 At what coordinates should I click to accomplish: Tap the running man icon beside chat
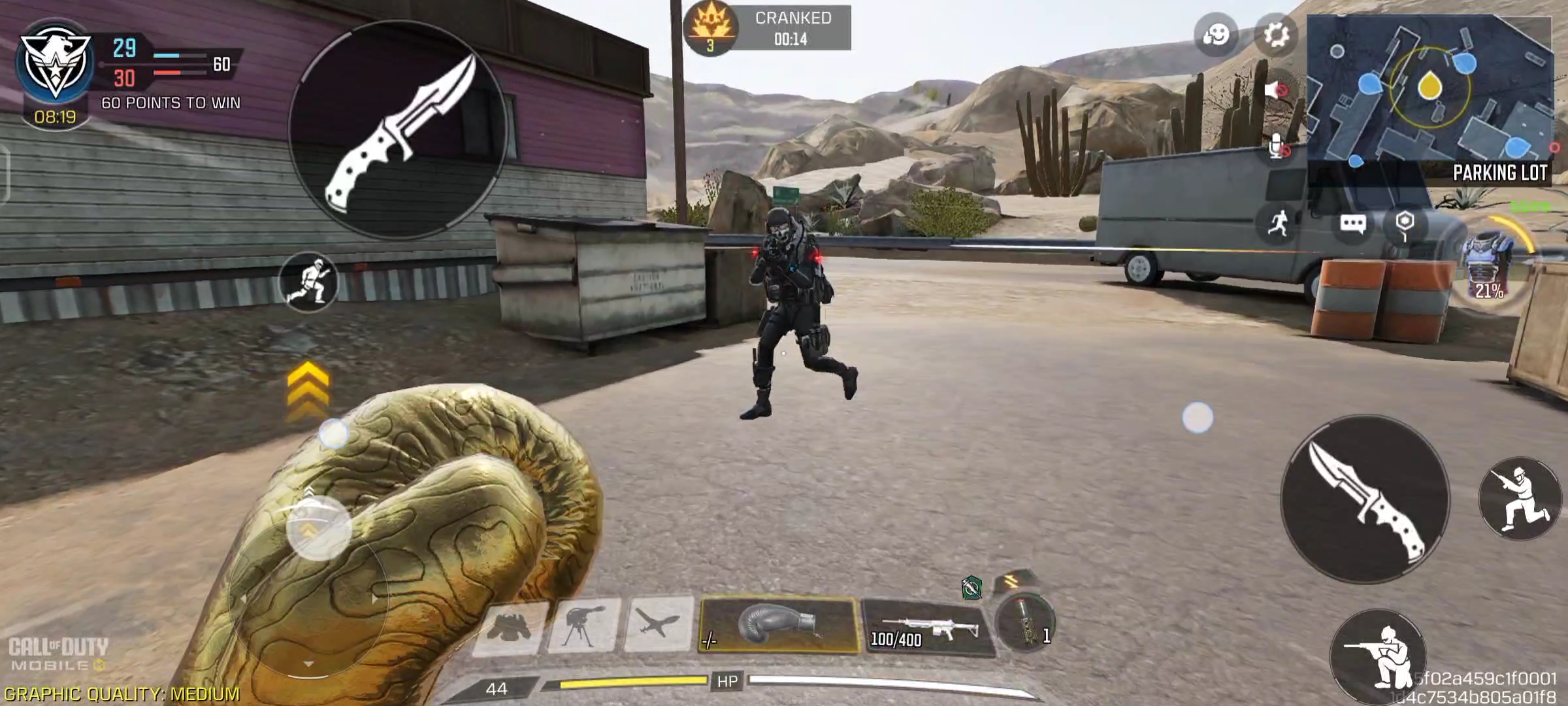(1278, 224)
